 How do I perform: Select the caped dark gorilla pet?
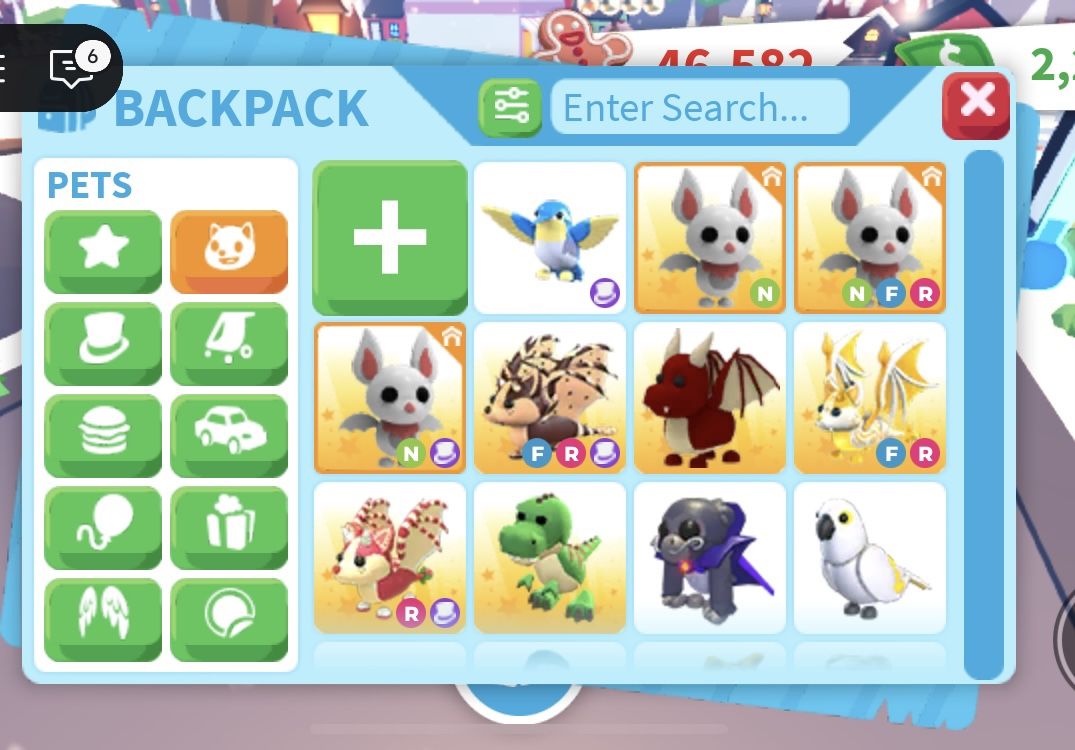tap(709, 557)
